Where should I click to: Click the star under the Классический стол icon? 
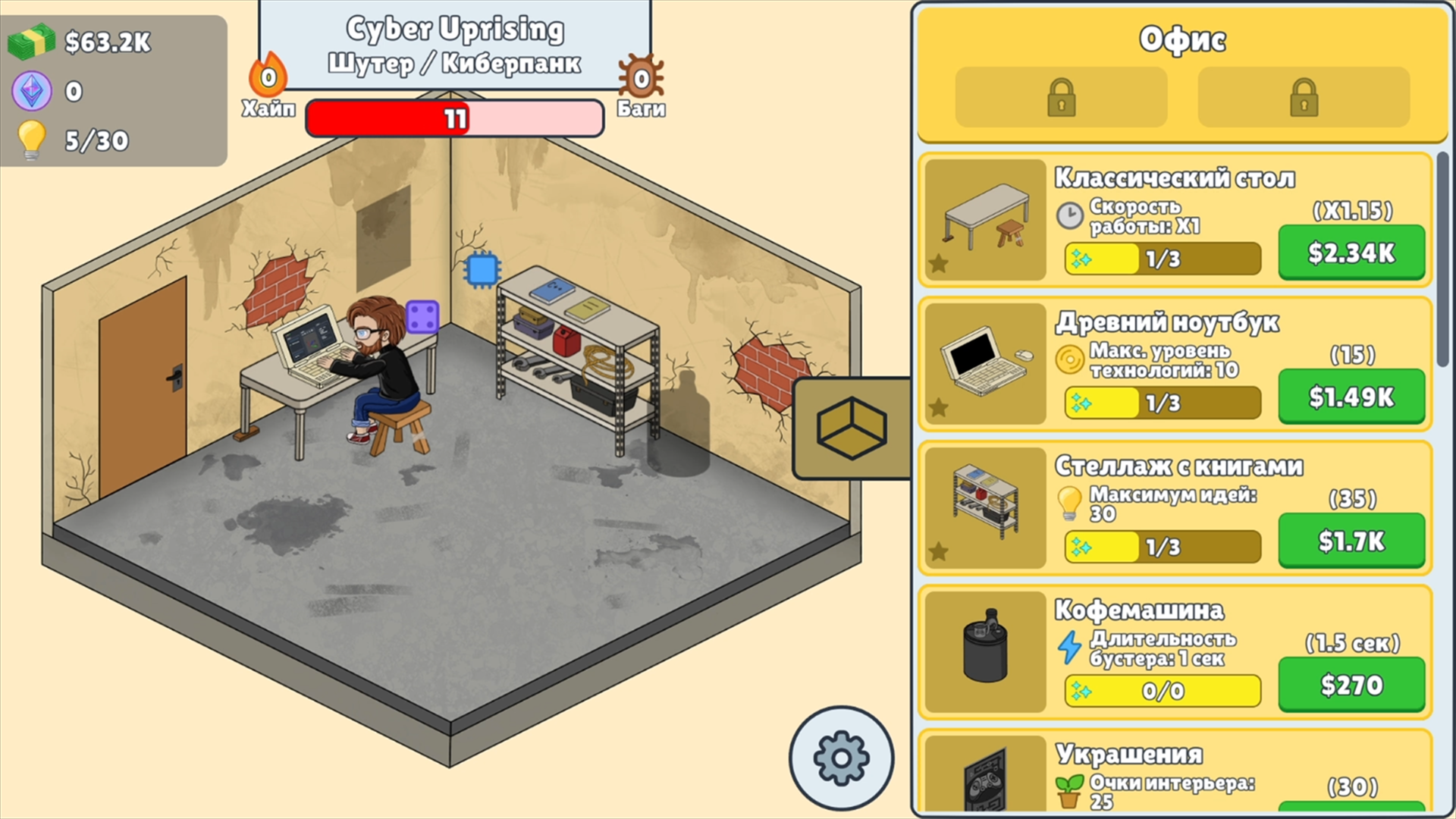(939, 264)
